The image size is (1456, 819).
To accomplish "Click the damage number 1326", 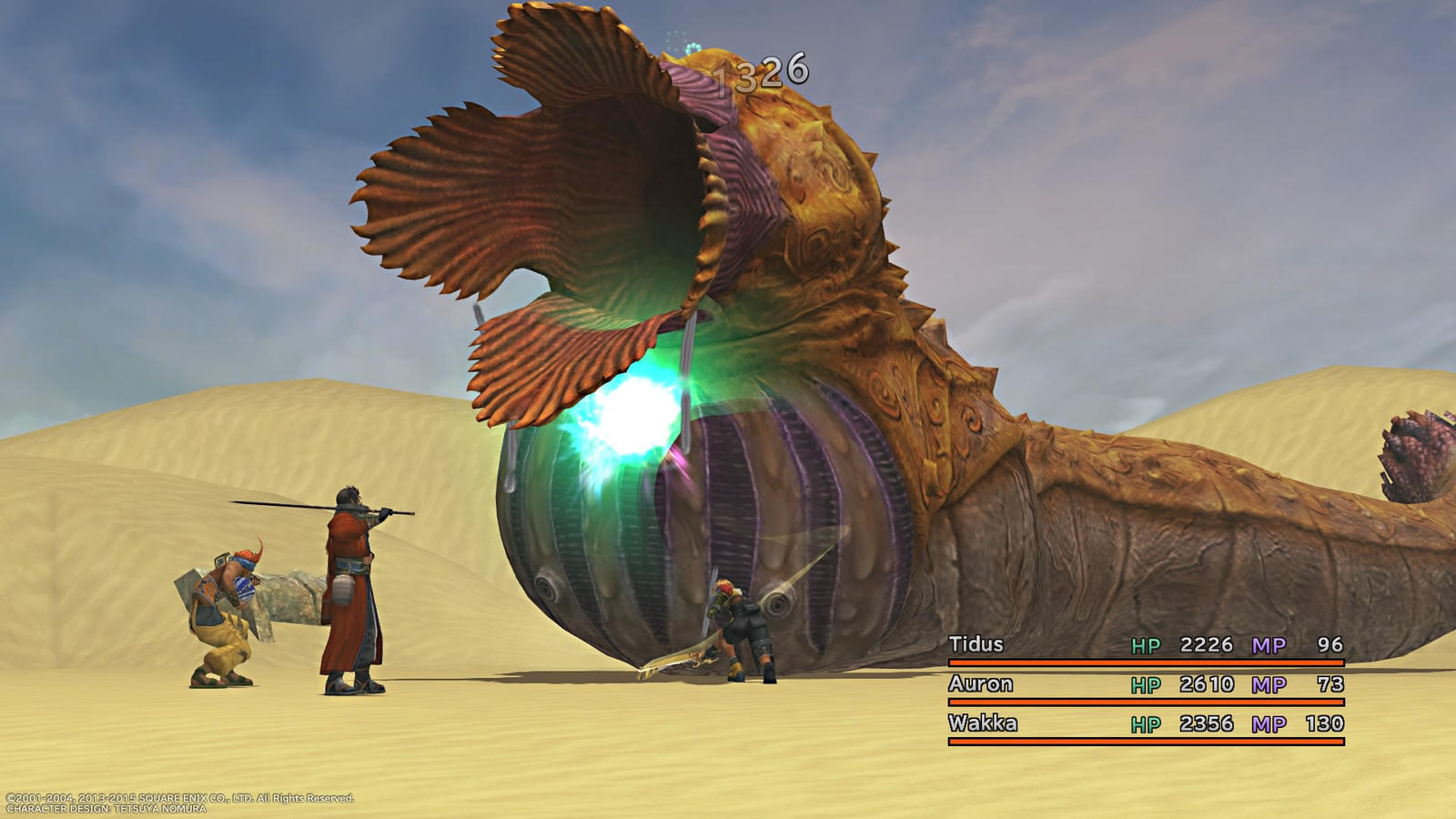I will point(760,73).
